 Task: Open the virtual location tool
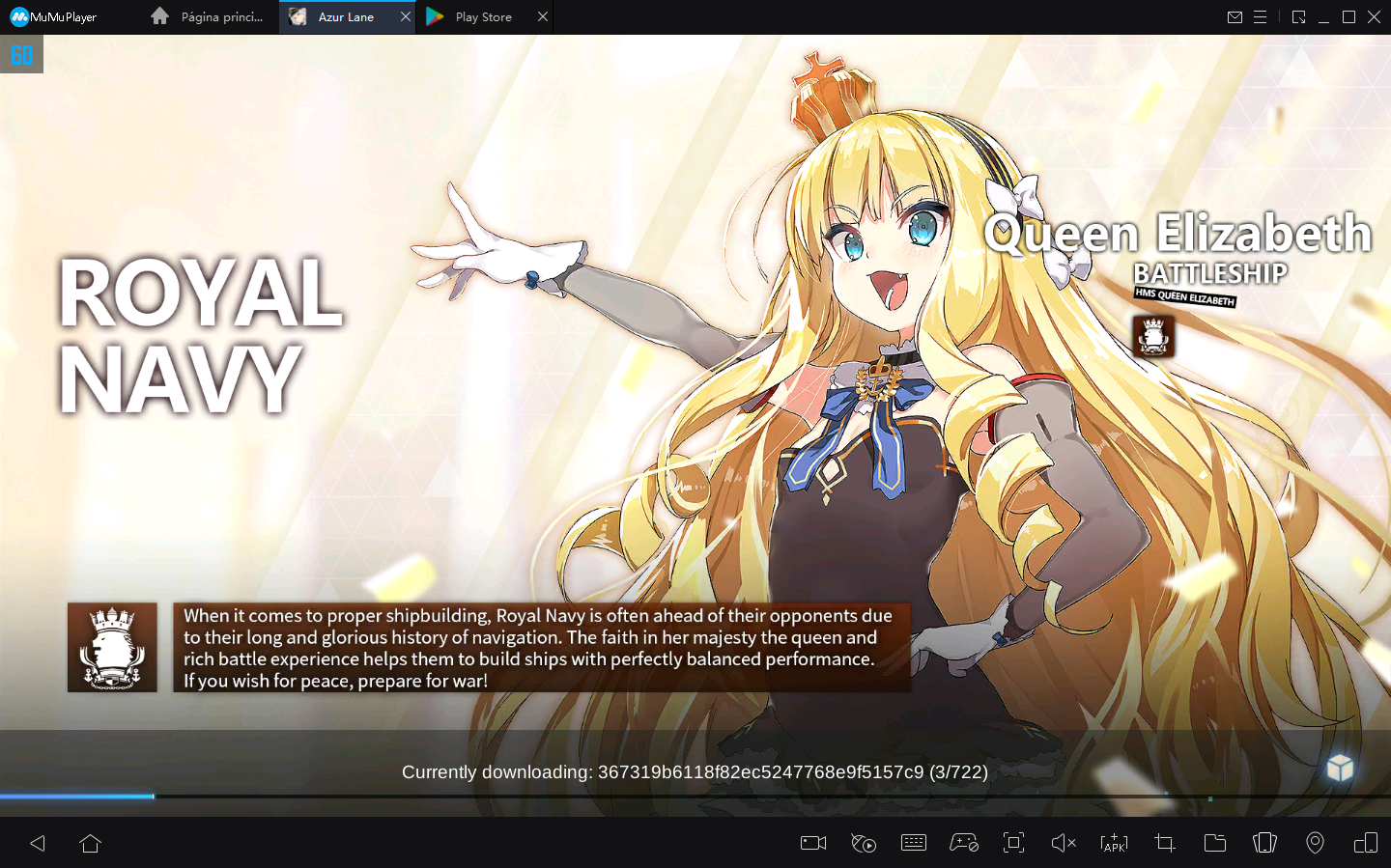click(1315, 843)
